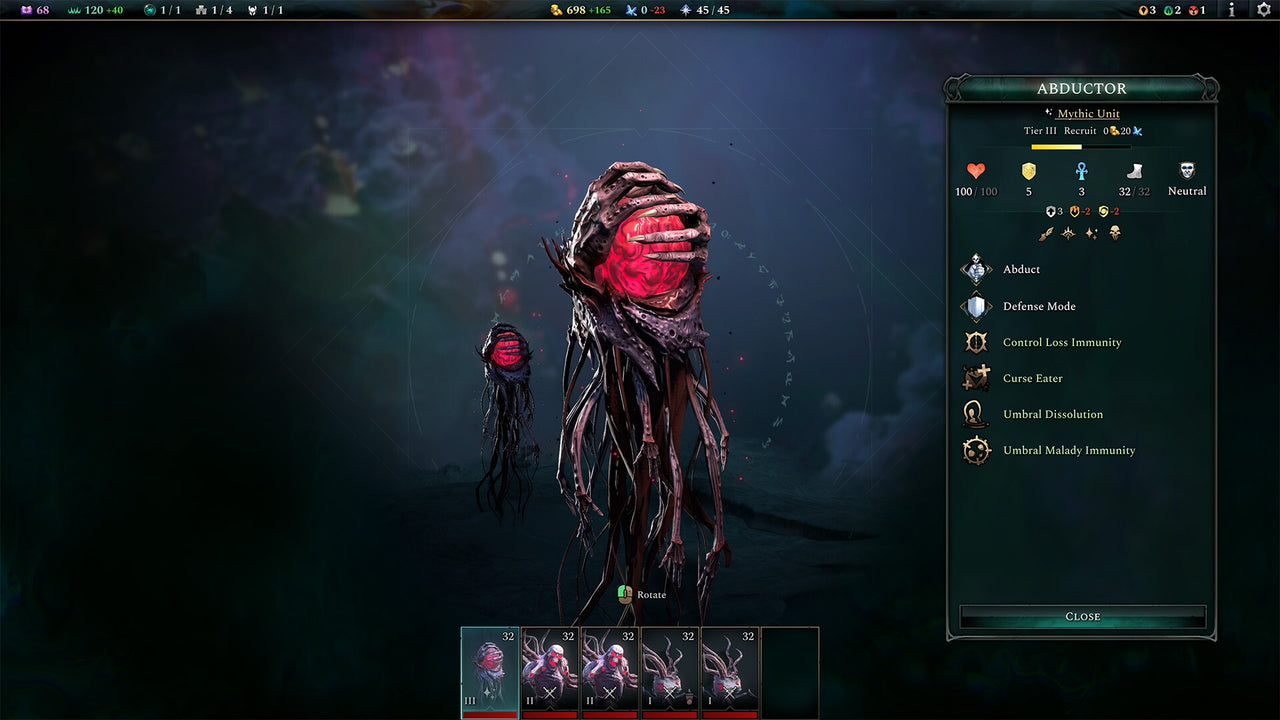The image size is (1280, 720).
Task: Click the Control Loss Immunity trait icon
Action: (975, 342)
